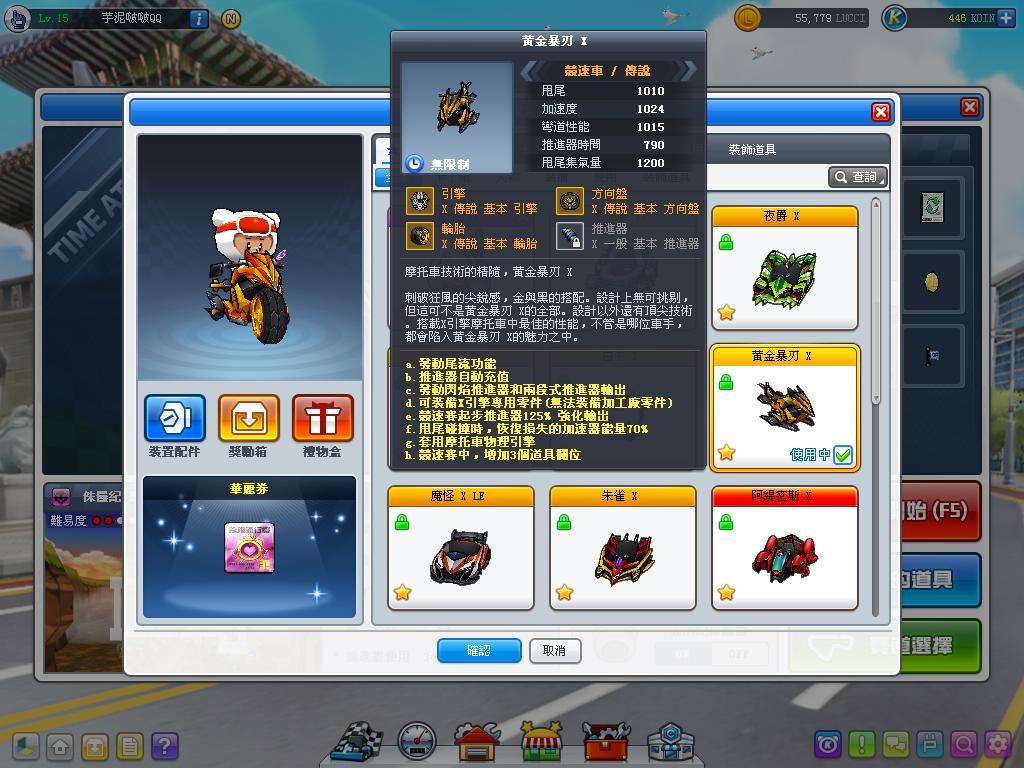
Task: Cancel with the 取消 button
Action: coord(554,651)
